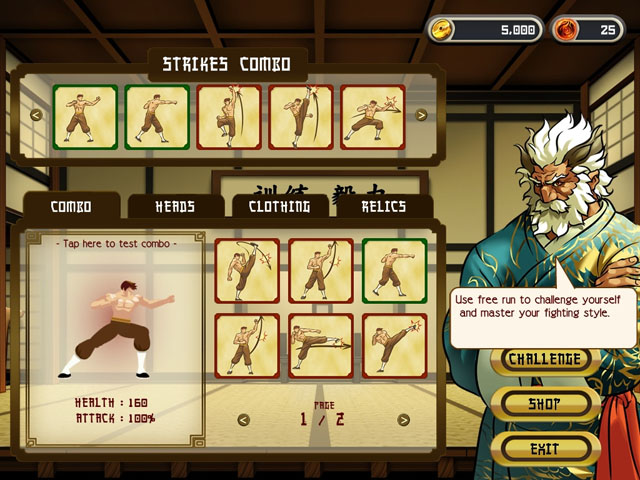The height and width of the screenshot is (480, 640).
Task: Open the Heads tab
Action: pyautogui.click(x=175, y=207)
